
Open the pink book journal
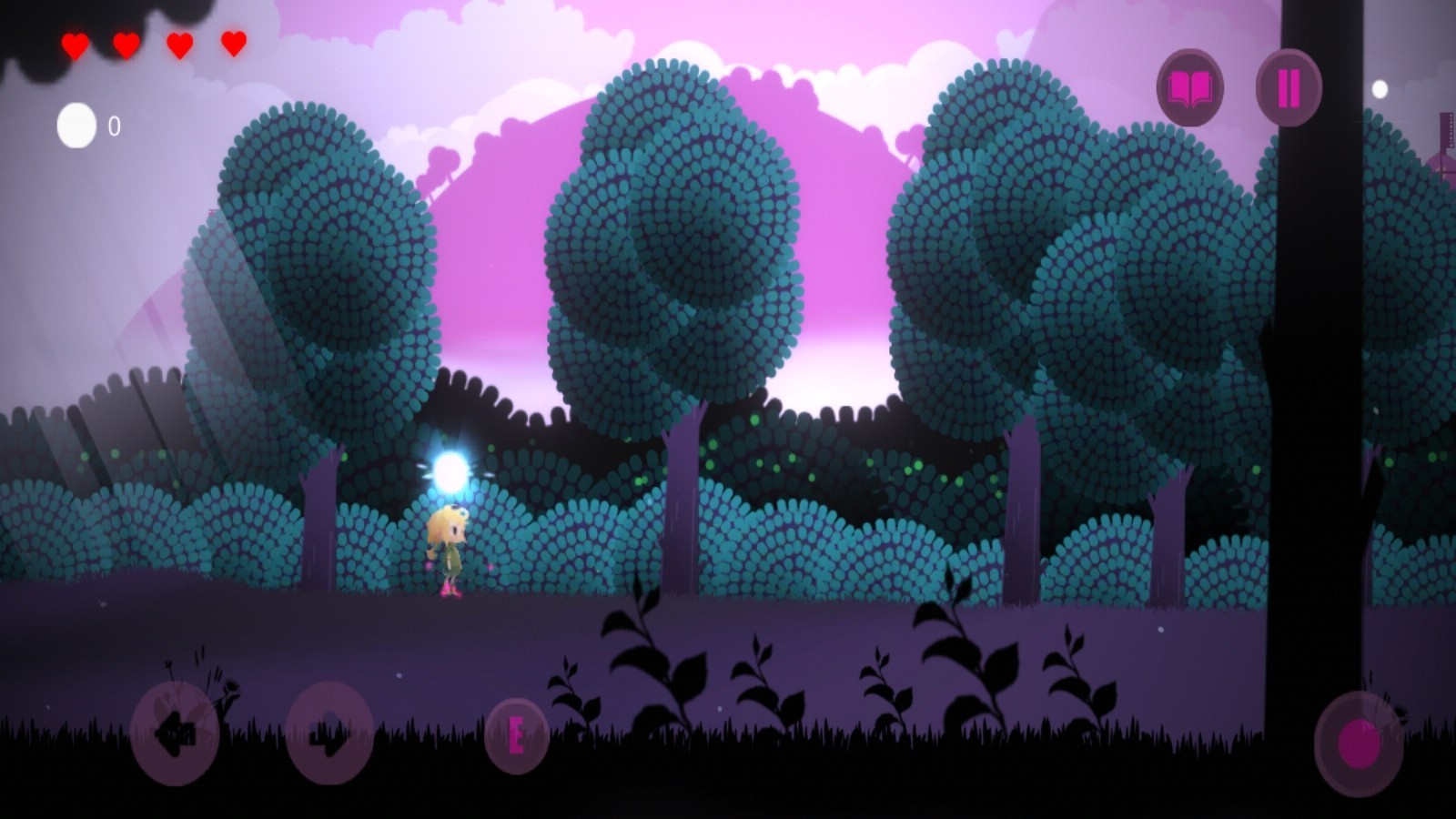[1189, 88]
